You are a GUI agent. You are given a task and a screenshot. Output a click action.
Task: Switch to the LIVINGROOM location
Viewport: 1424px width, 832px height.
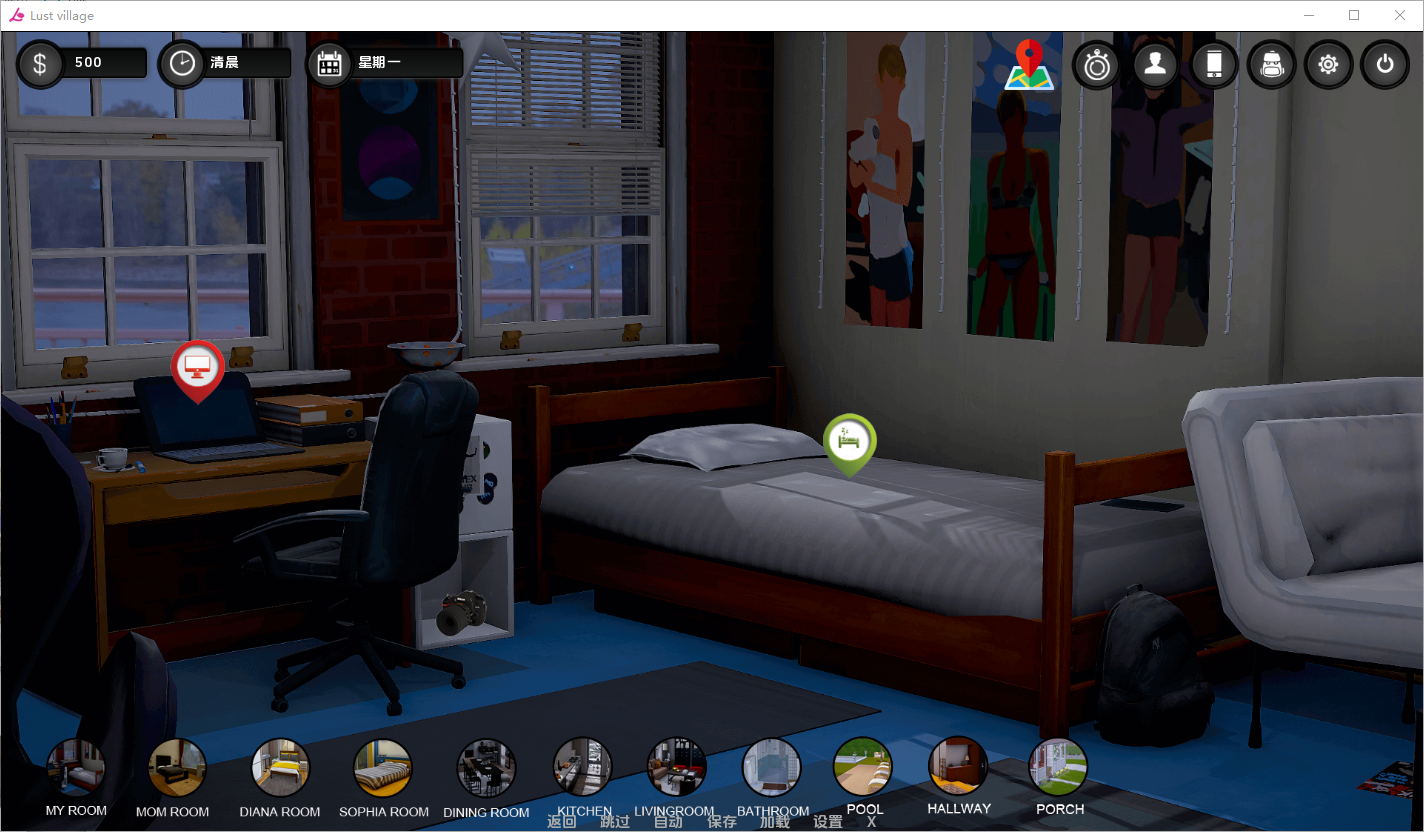pyautogui.click(x=676, y=767)
